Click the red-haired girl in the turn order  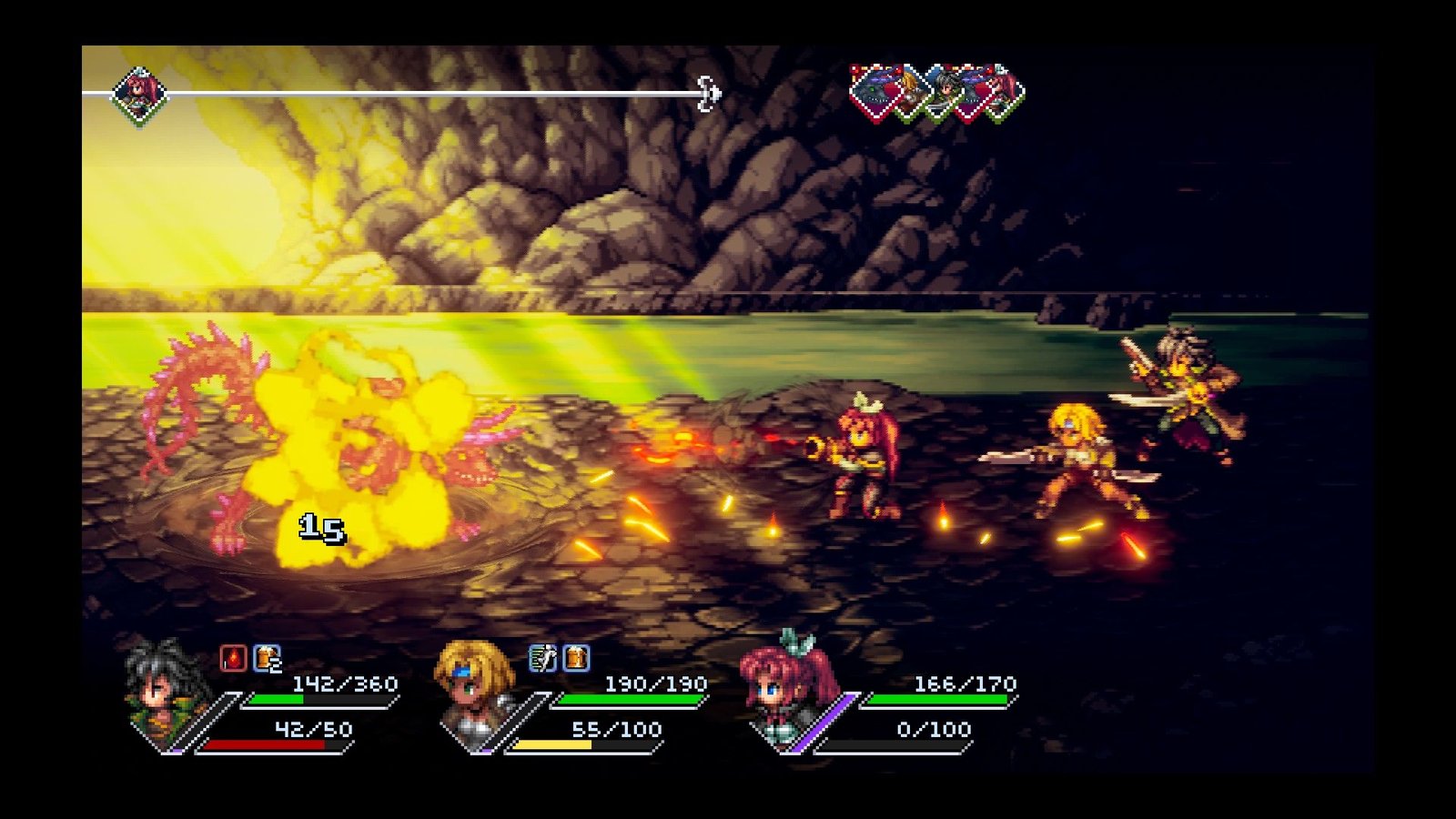point(1004,92)
